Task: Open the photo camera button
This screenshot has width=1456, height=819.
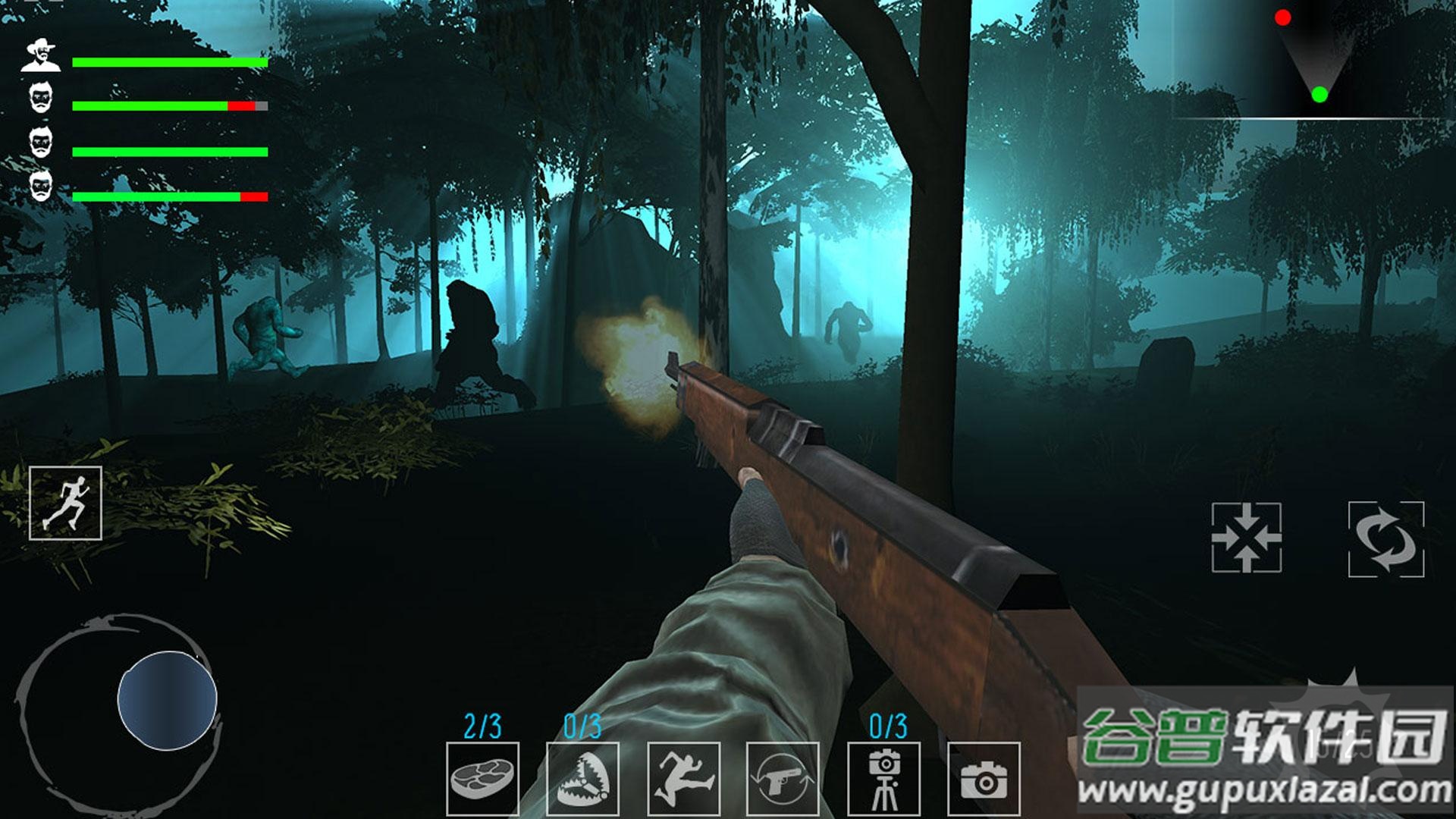Action: (984, 779)
